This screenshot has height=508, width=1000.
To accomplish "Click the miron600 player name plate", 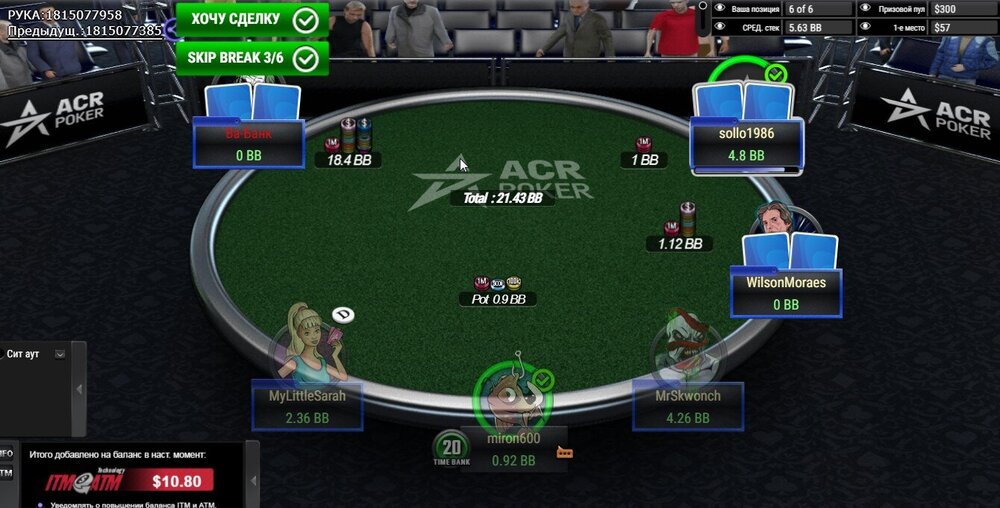I will click(514, 448).
